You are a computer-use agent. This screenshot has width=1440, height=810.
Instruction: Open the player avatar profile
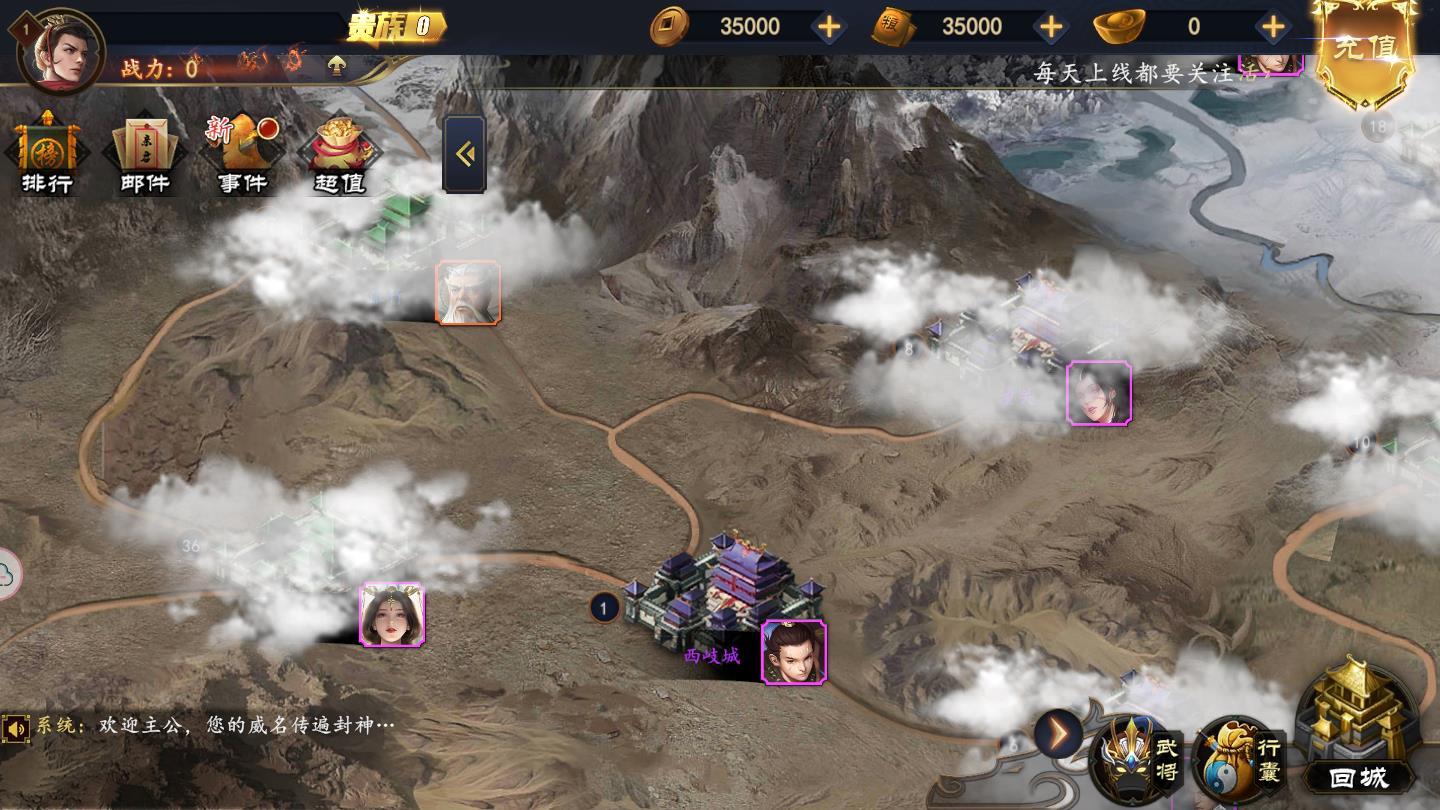point(61,50)
